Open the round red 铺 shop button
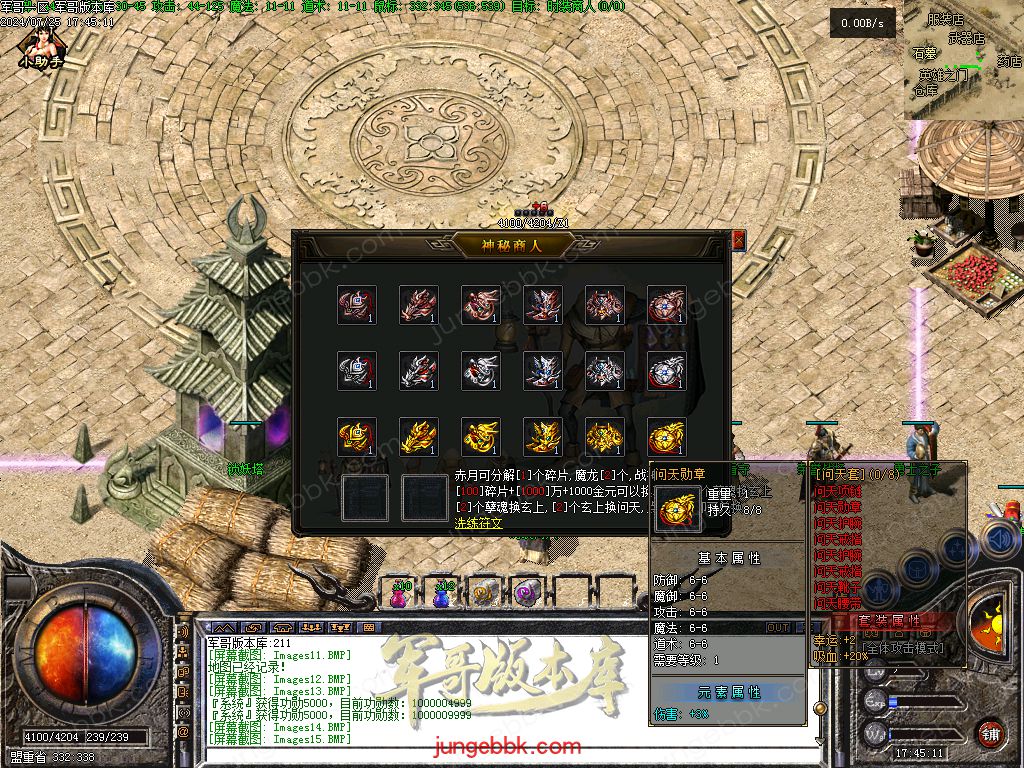 990,733
